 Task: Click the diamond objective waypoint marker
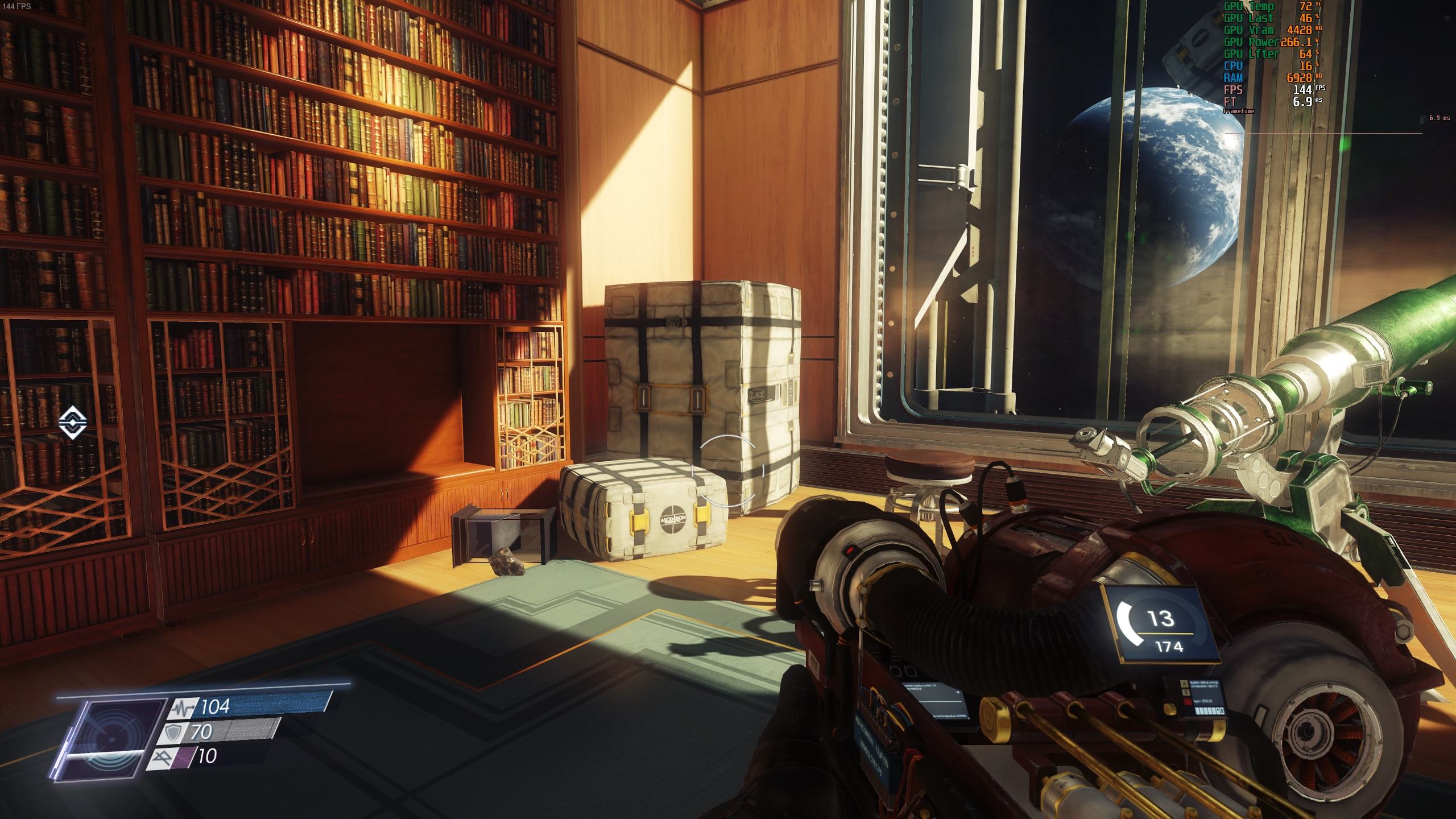click(73, 423)
